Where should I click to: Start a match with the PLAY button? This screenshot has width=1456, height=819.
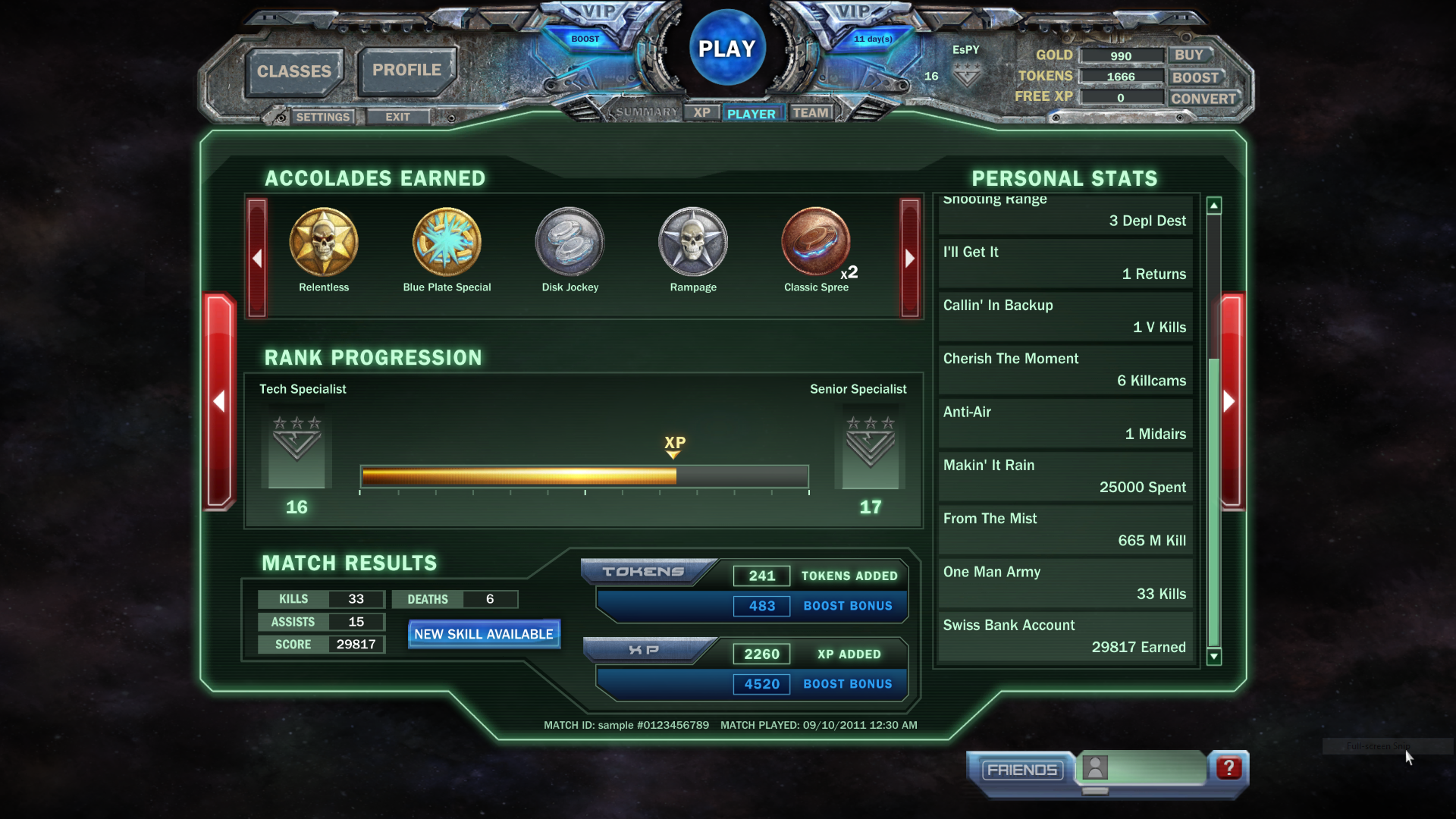[x=726, y=49]
